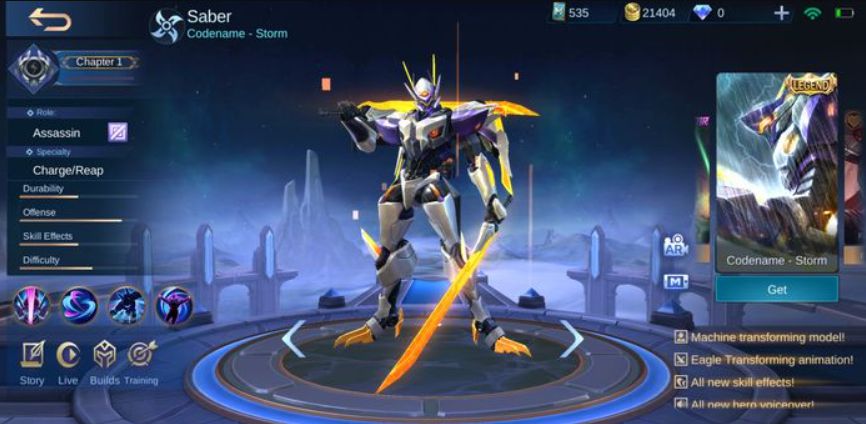Start Training mode
Image resolution: width=866 pixels, height=424 pixels.
click(x=141, y=361)
